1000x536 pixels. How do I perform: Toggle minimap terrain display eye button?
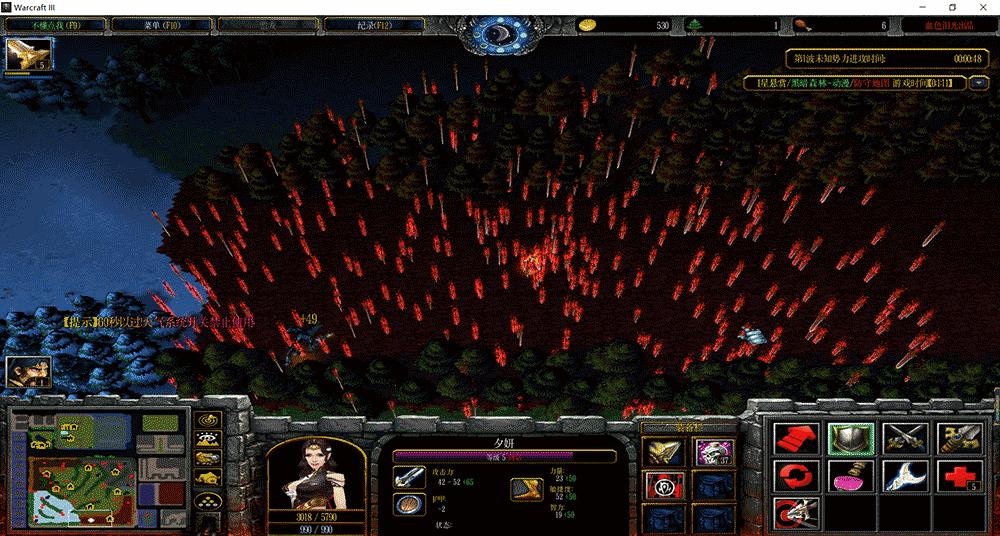(208, 440)
